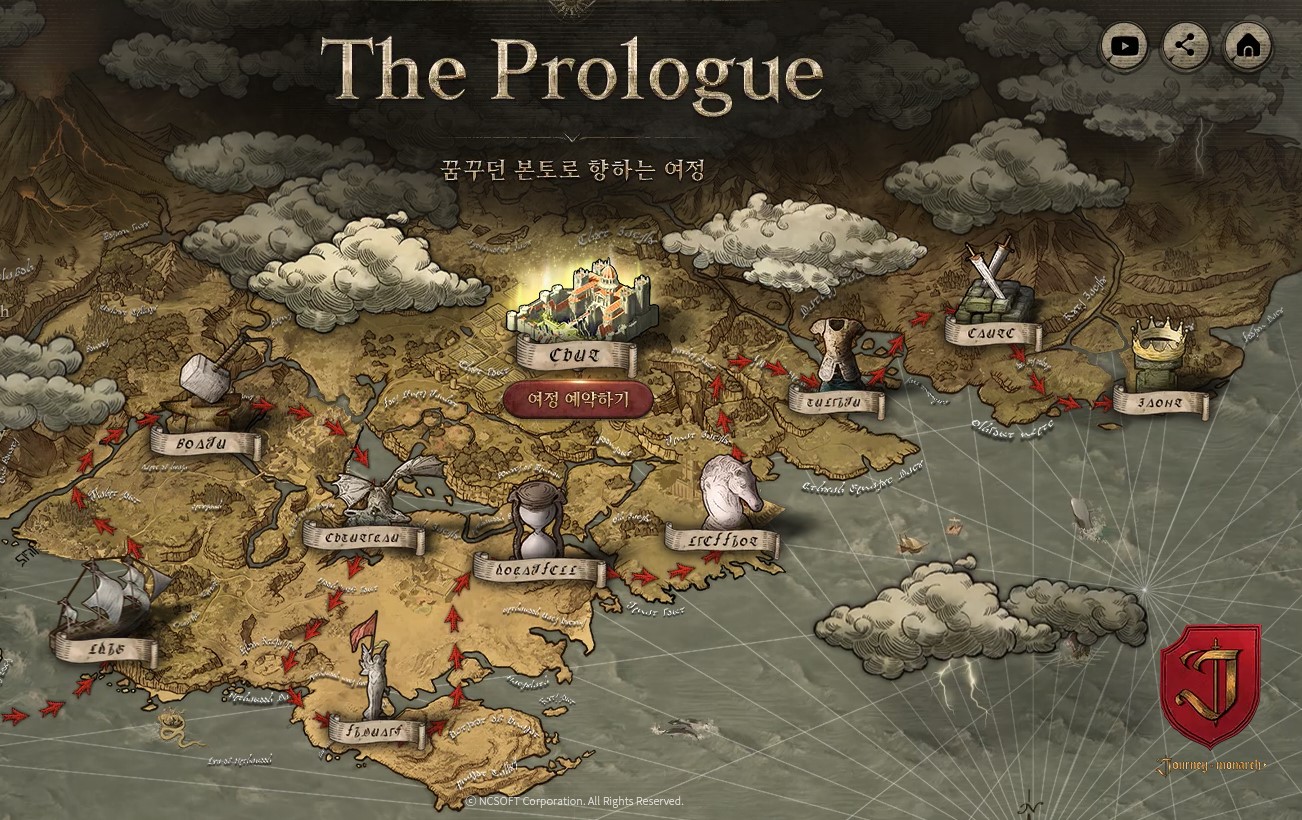Click the share icon at top right
The image size is (1302, 820).
pyautogui.click(x=1186, y=45)
